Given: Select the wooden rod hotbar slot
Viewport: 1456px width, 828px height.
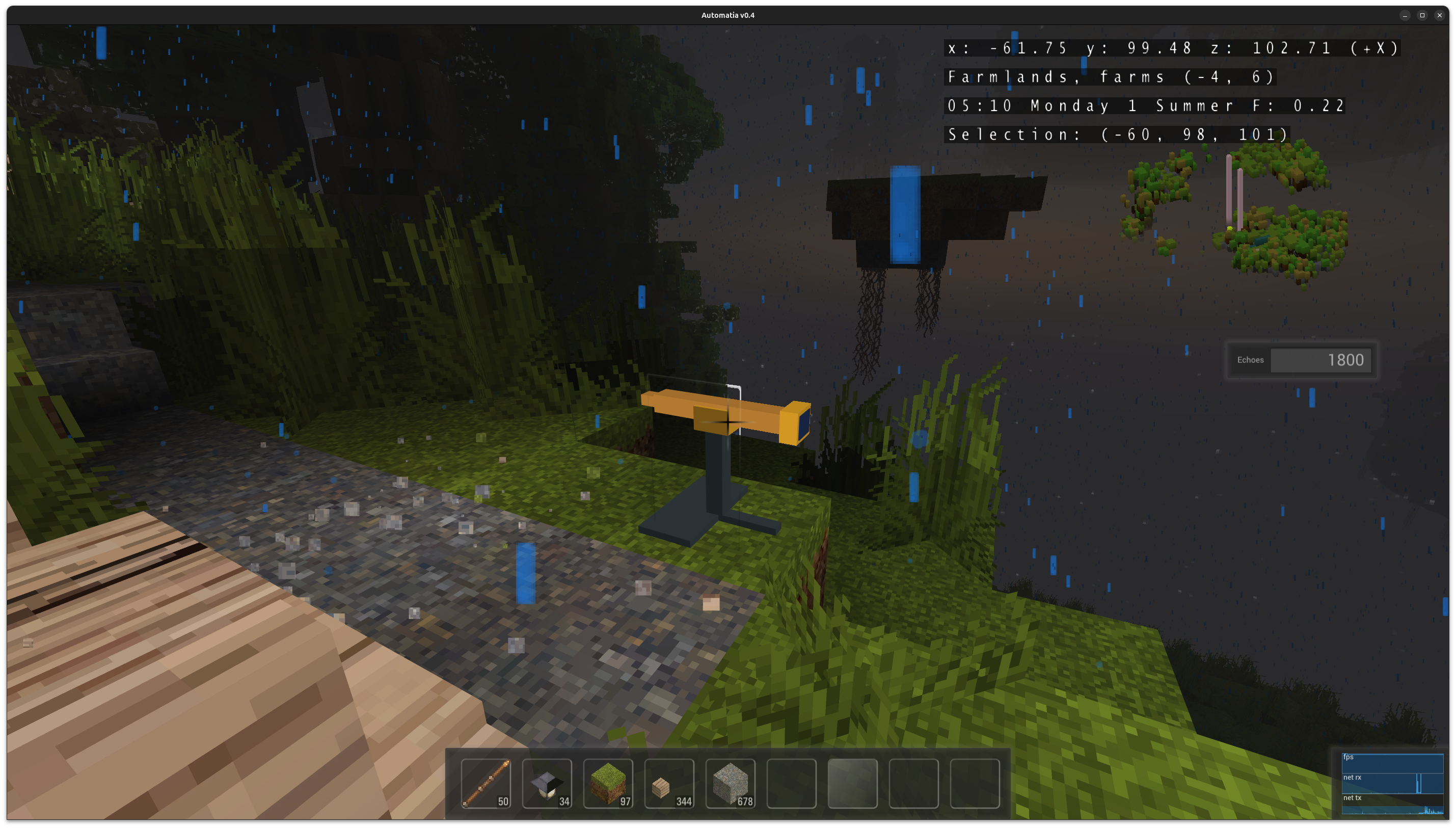Looking at the screenshot, I should tap(486, 783).
